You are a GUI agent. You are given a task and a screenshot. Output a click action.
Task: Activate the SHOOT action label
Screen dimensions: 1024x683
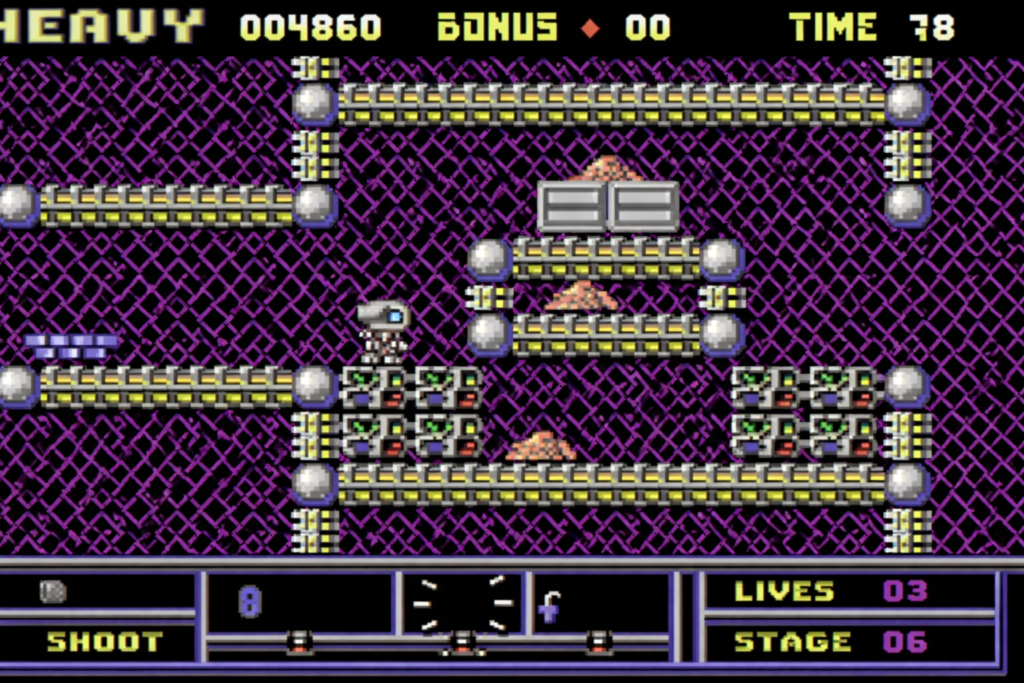[104, 641]
